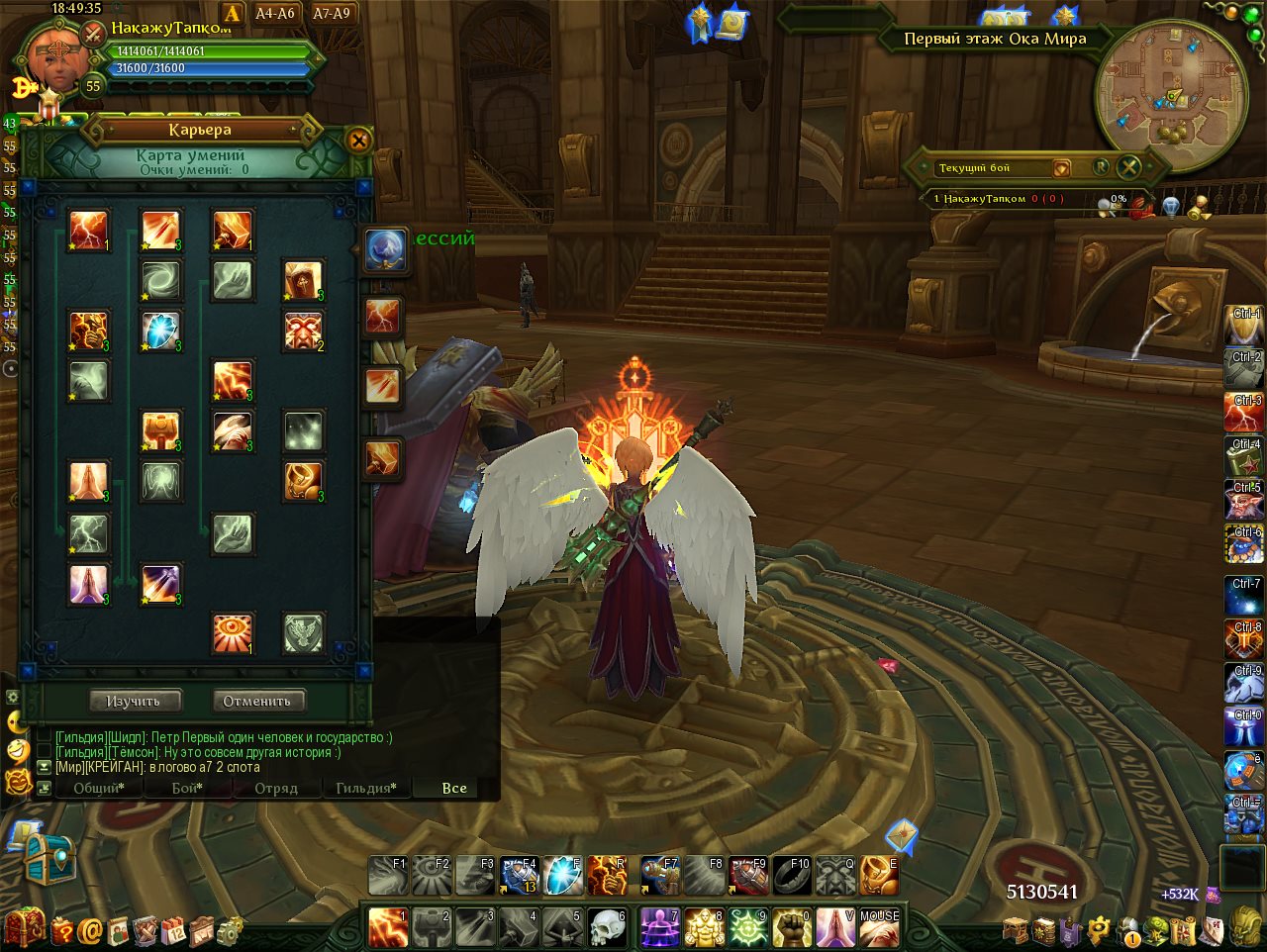The height and width of the screenshot is (952, 1267).
Task: Click the Отменить button in the skill map
Action: point(257,701)
